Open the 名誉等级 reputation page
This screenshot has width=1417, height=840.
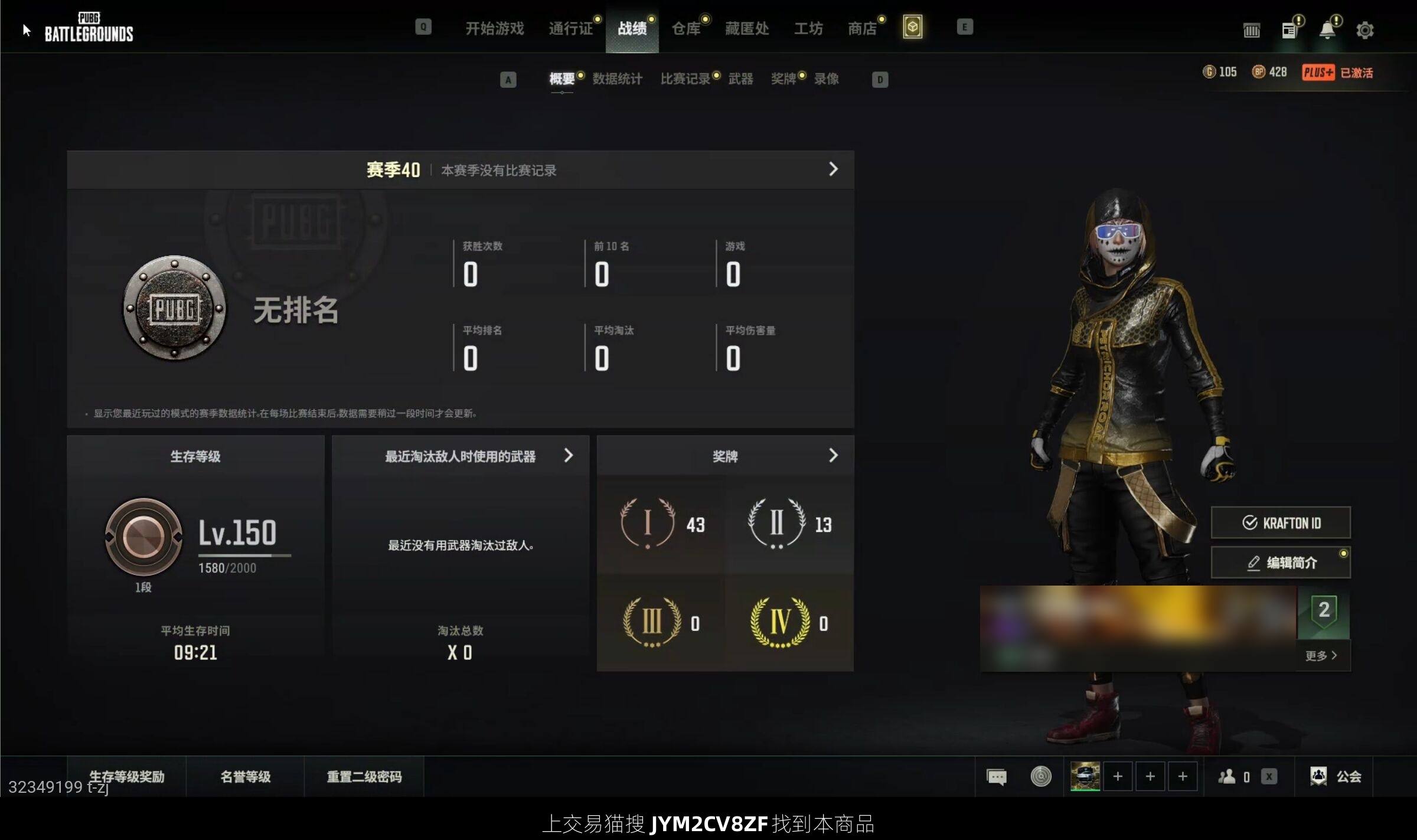tap(246, 777)
